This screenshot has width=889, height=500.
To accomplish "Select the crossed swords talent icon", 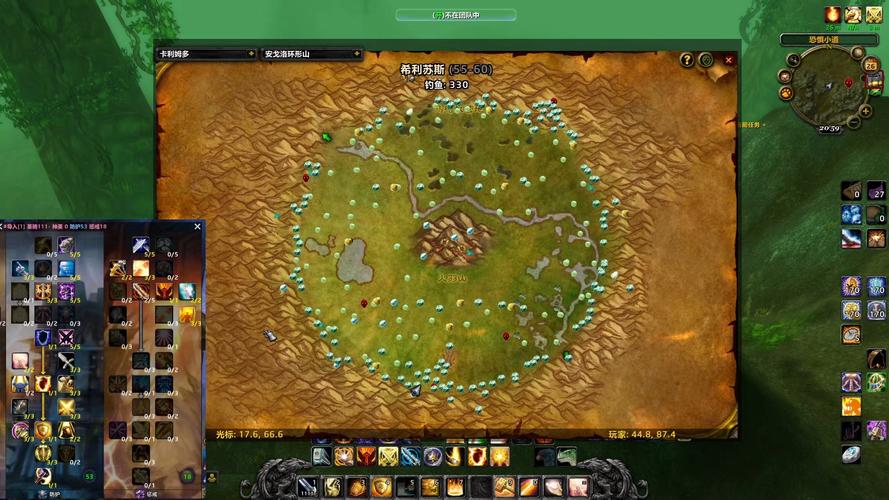I will pyautogui.click(x=67, y=338).
